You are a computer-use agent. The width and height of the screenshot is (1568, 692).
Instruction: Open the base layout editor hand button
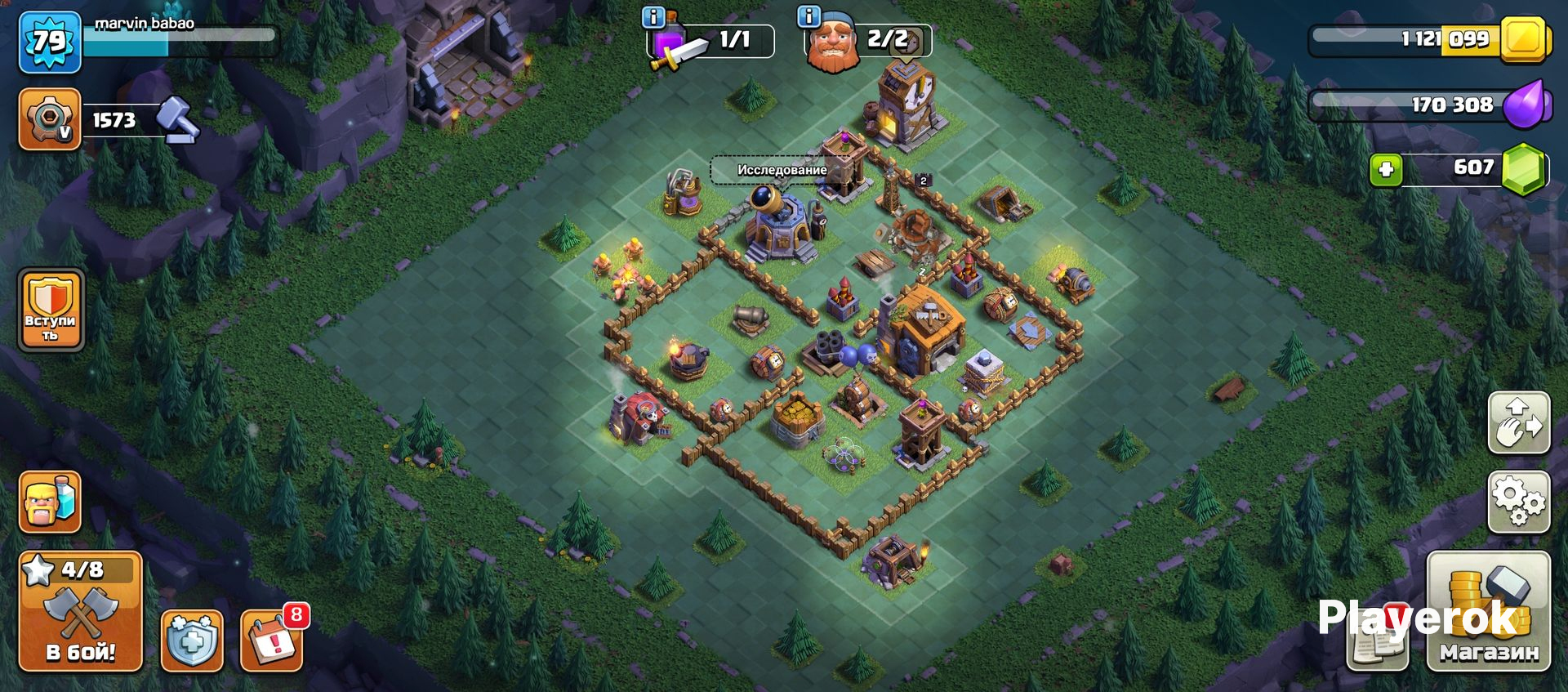pos(1518,422)
